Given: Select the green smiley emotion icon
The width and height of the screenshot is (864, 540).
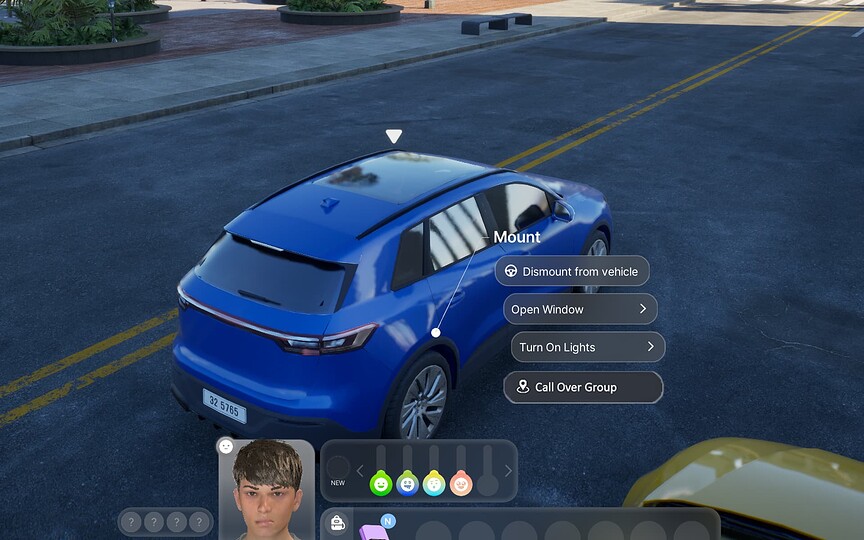Looking at the screenshot, I should 380,484.
